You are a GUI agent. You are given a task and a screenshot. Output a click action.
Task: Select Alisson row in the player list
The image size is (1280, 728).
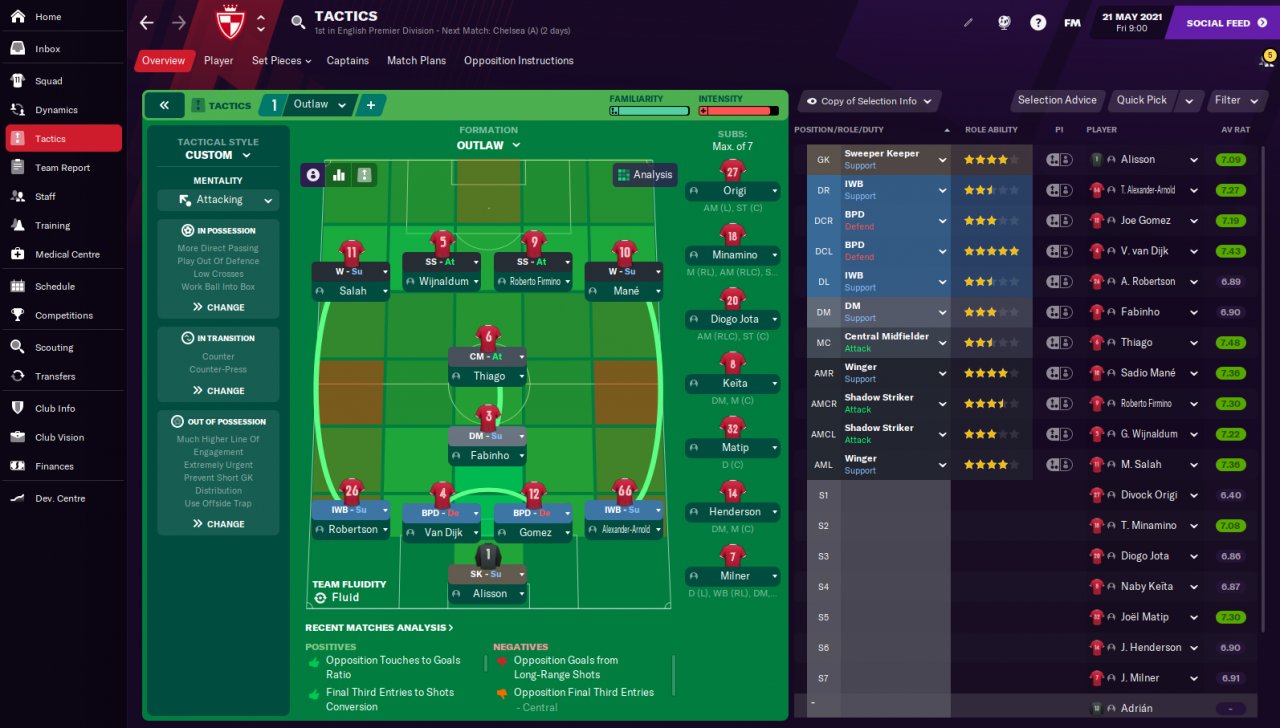point(1137,159)
